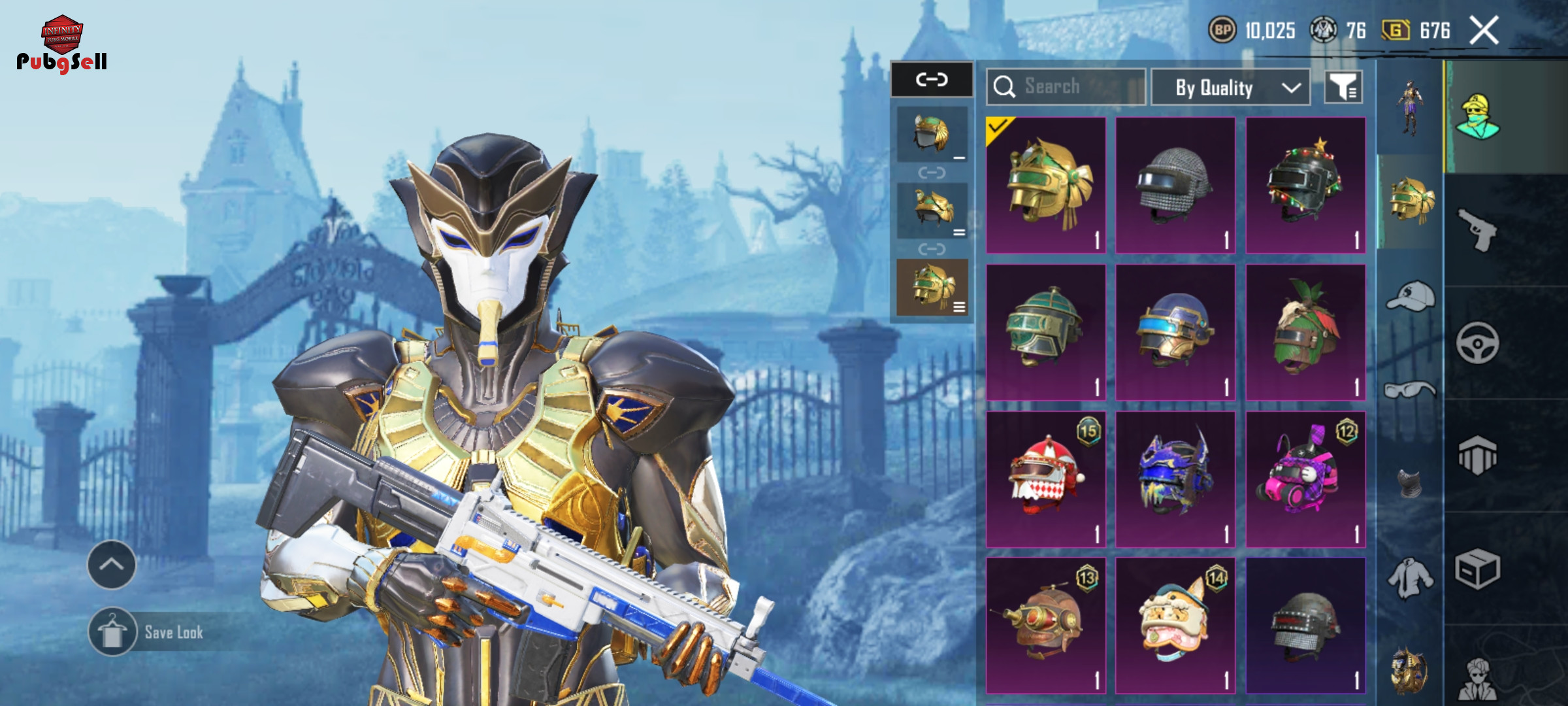Image resolution: width=1568 pixels, height=706 pixels.
Task: Select the Christmas lights helmet skin
Action: [x=1305, y=185]
